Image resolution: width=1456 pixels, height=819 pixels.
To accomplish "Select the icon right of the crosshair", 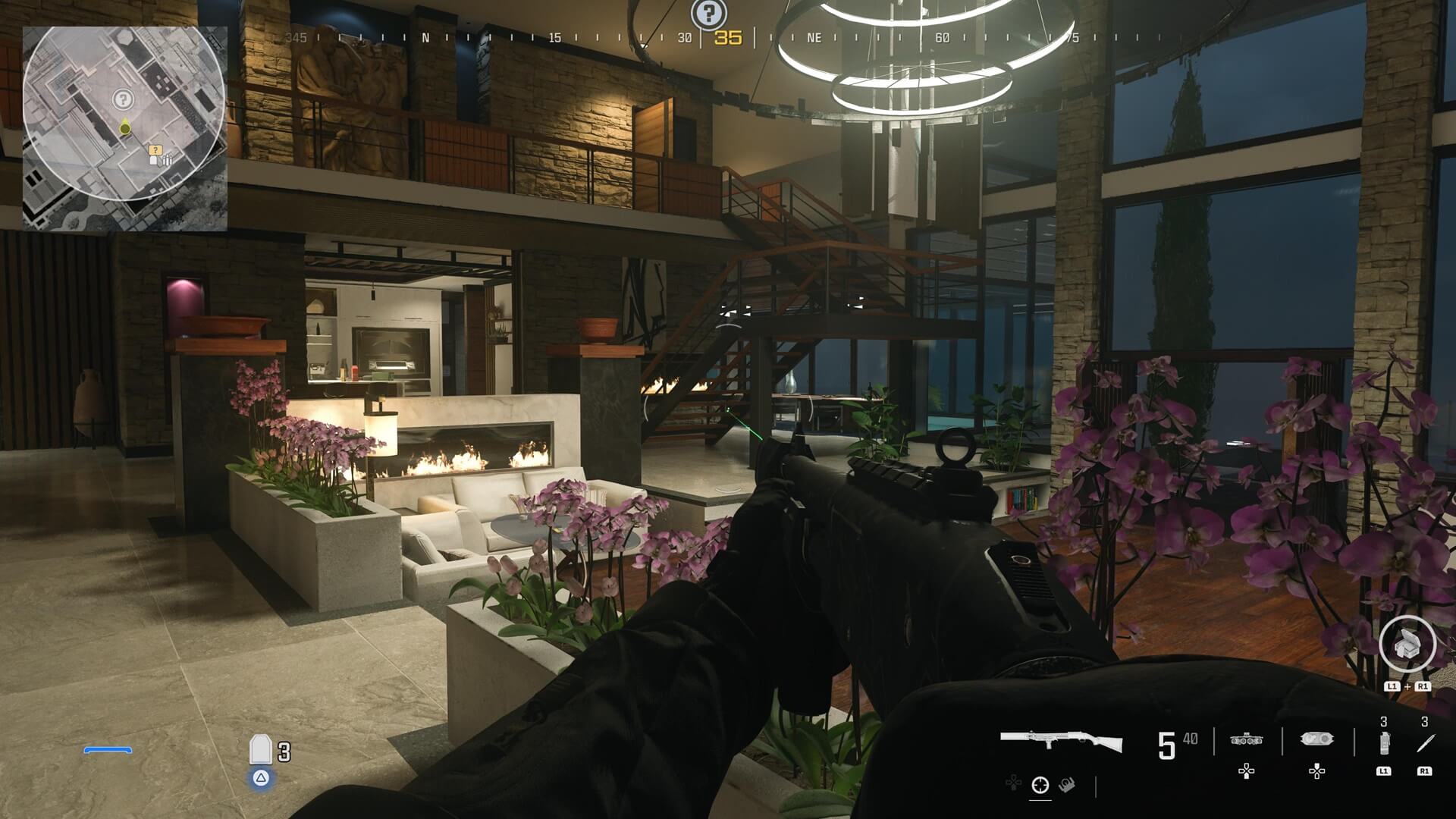I will click(1067, 784).
